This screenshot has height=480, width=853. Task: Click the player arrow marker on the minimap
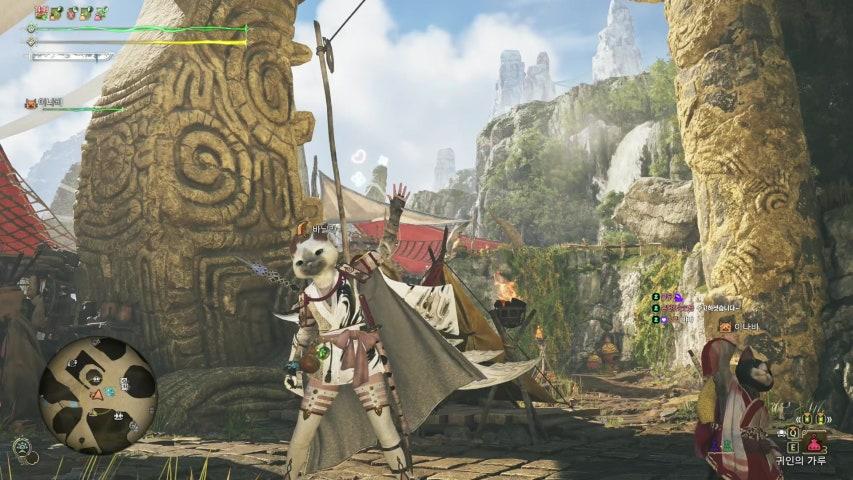[97, 394]
